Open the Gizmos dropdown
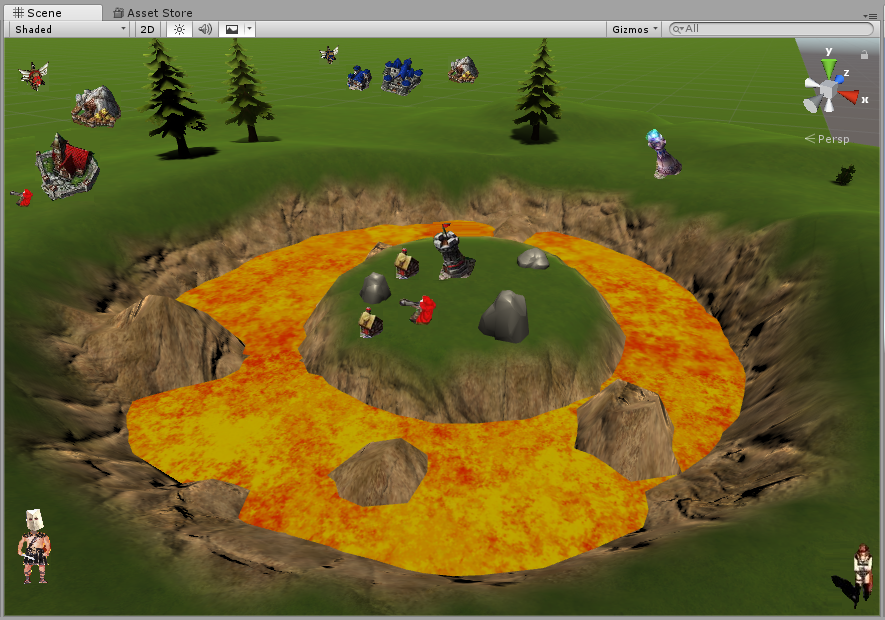The height and width of the screenshot is (620, 885). click(x=634, y=29)
